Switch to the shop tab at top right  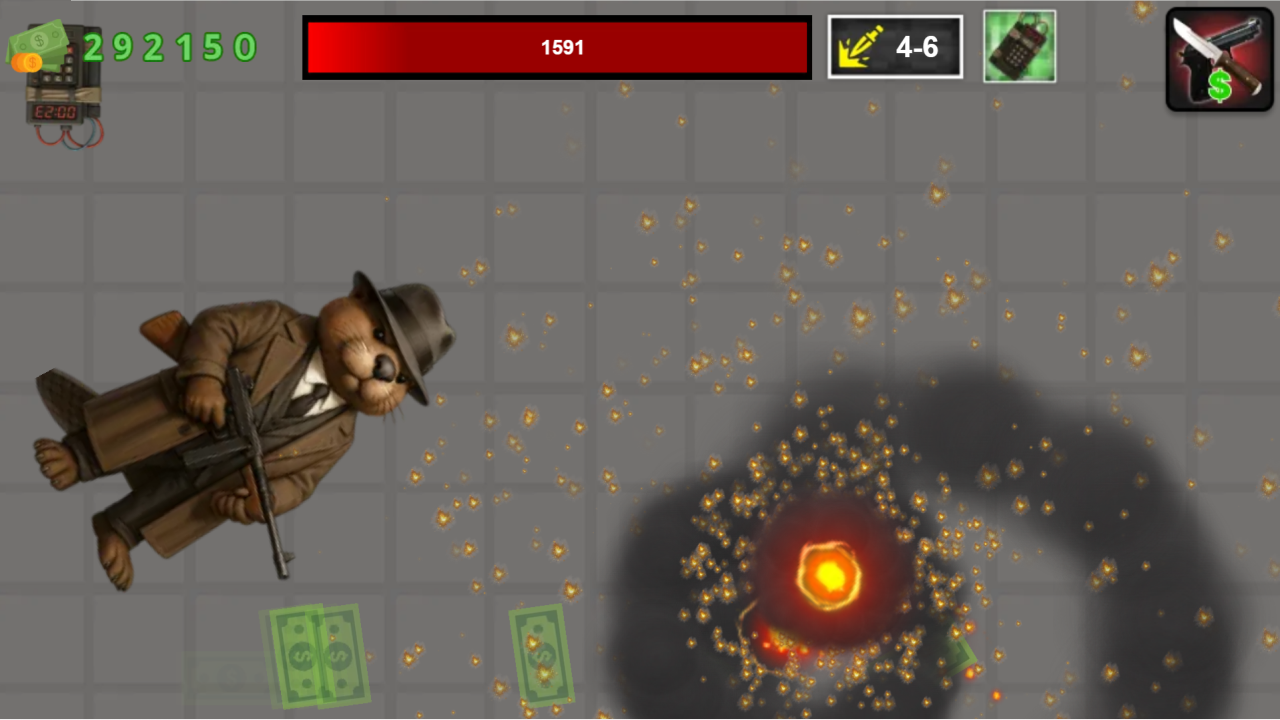pyautogui.click(x=1219, y=57)
